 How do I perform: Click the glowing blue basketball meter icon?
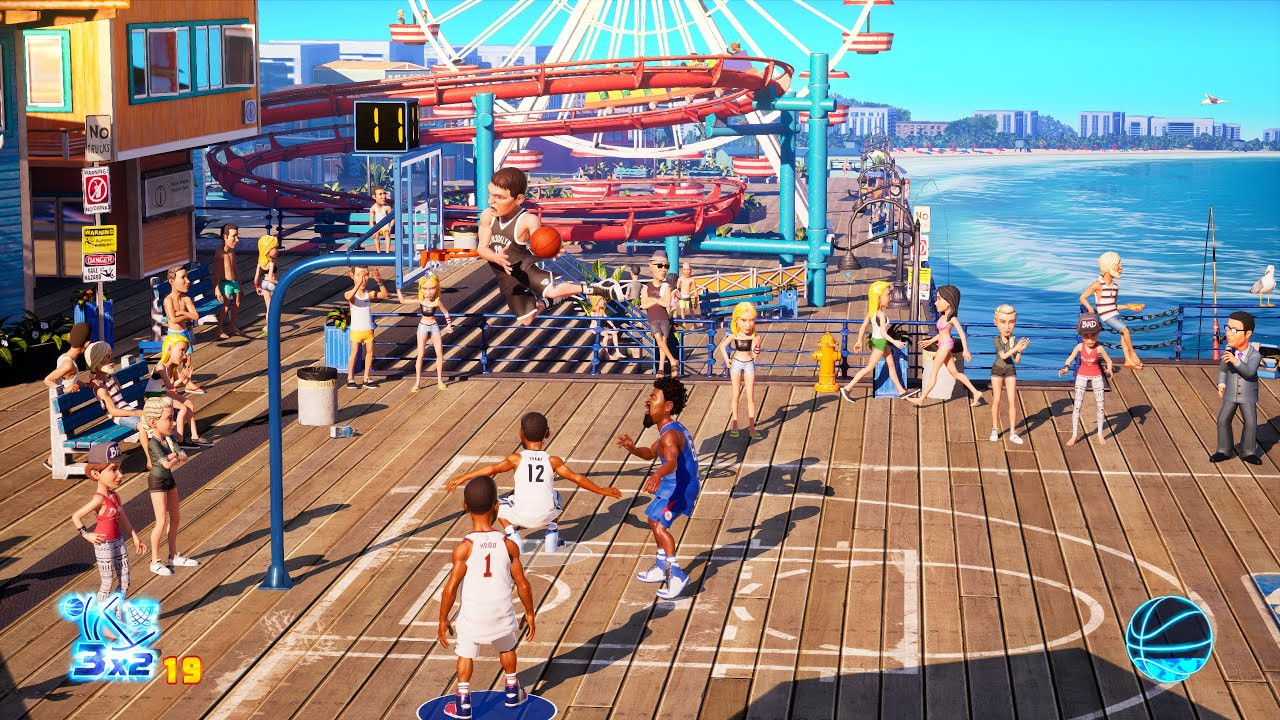[1169, 638]
